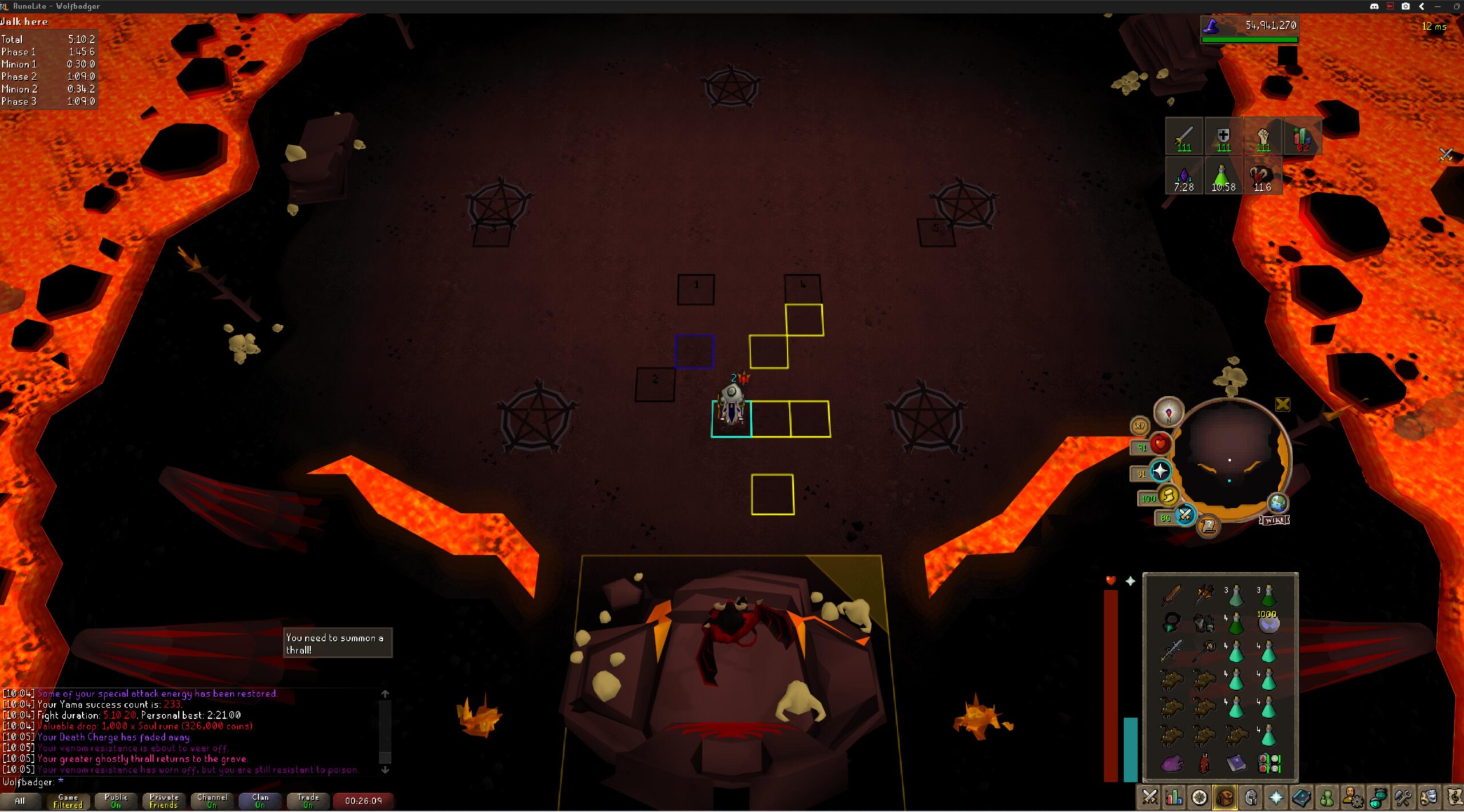Open the Prayer tab
The image size is (1464, 812).
point(1276,797)
